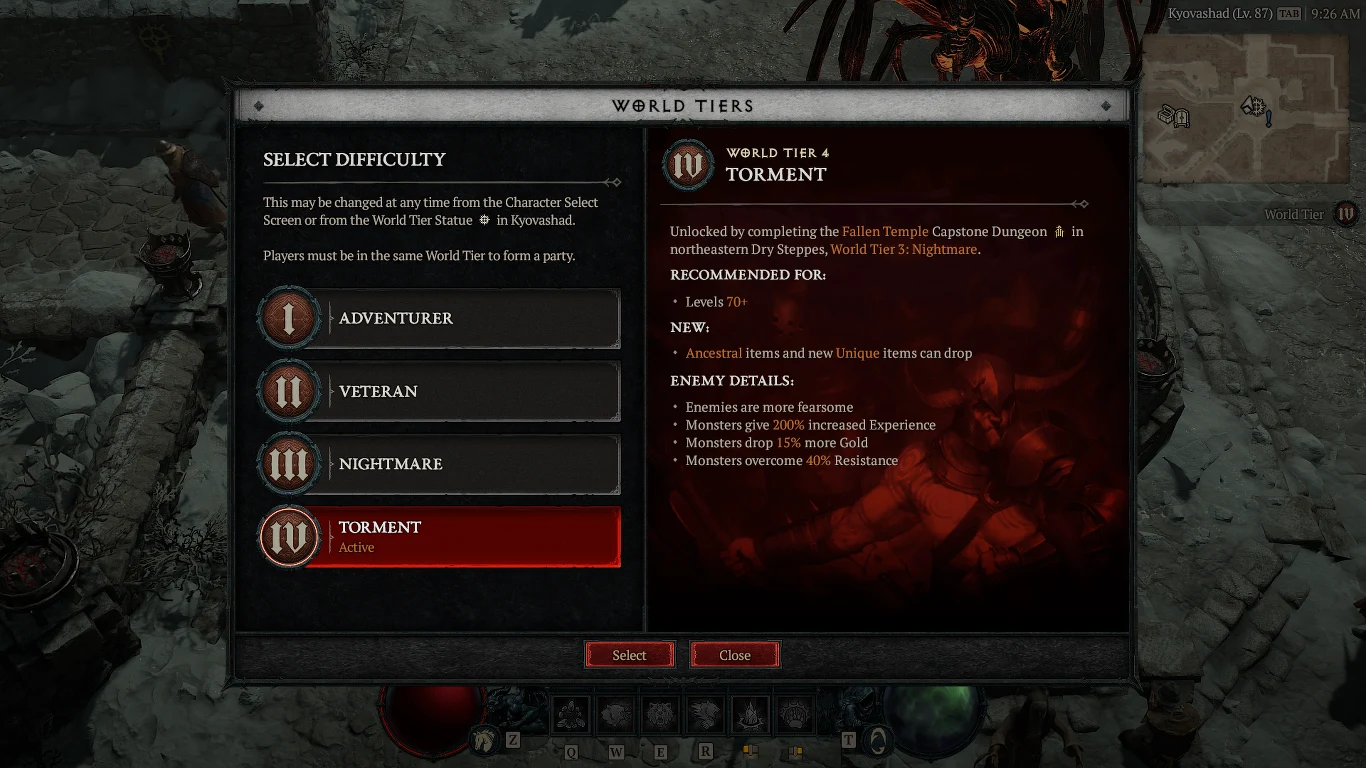Click the flame ultimate skill icon on the hotbar
The image size is (1366, 768).
pyautogui.click(x=750, y=713)
